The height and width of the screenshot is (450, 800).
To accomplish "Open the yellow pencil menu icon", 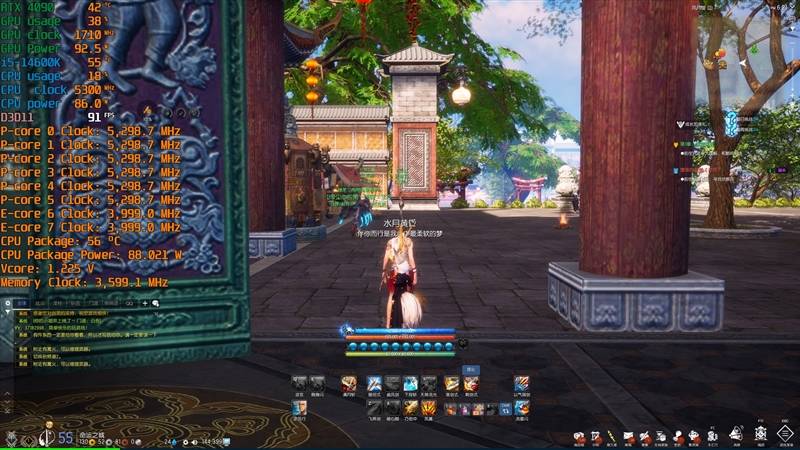I will point(611,436).
